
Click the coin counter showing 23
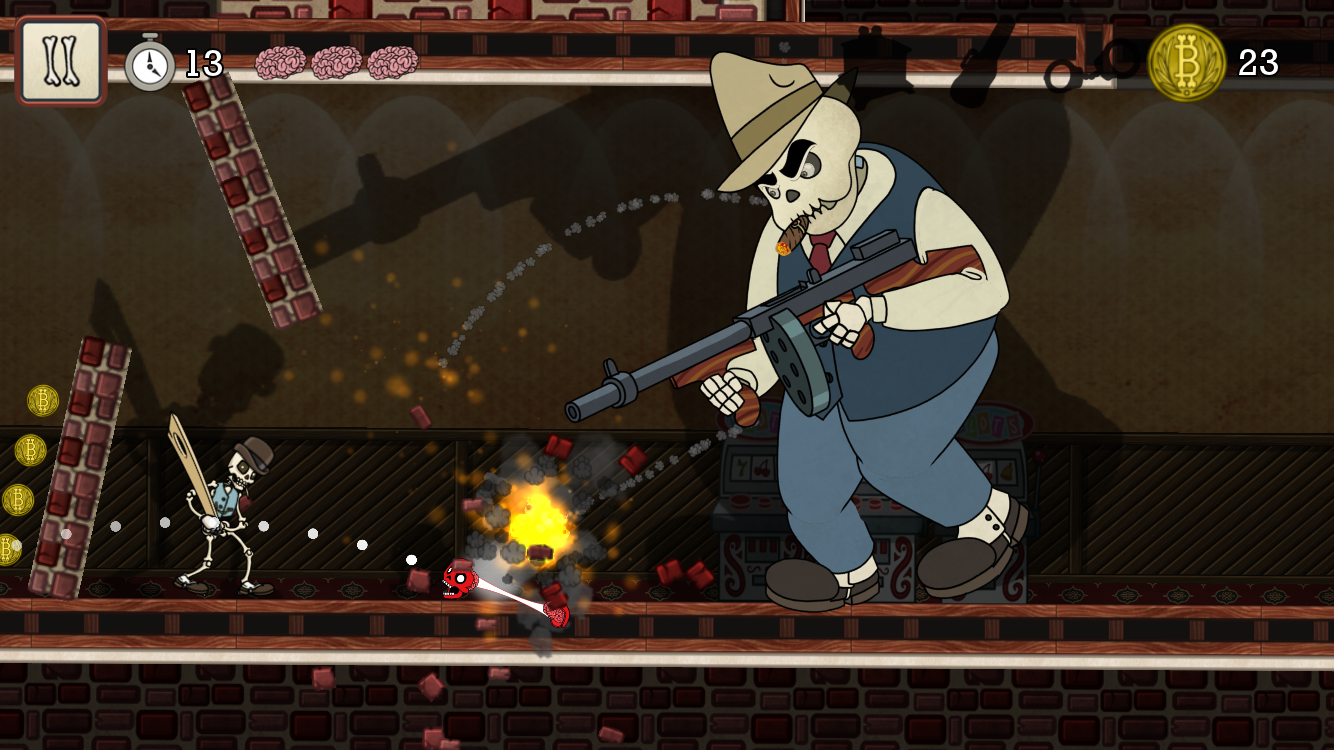coord(1259,64)
